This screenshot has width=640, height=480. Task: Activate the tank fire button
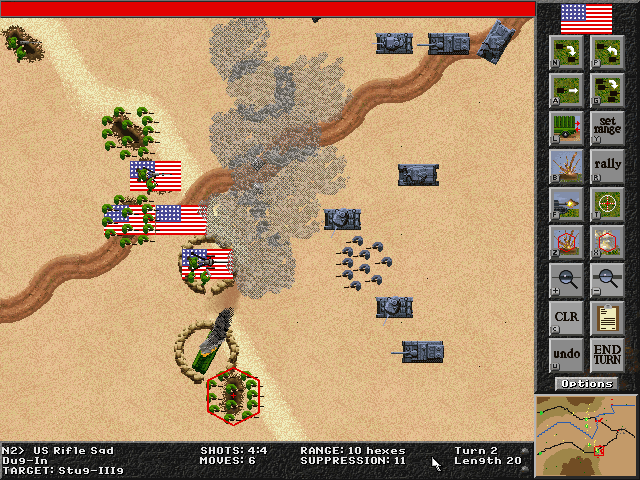(x=566, y=204)
